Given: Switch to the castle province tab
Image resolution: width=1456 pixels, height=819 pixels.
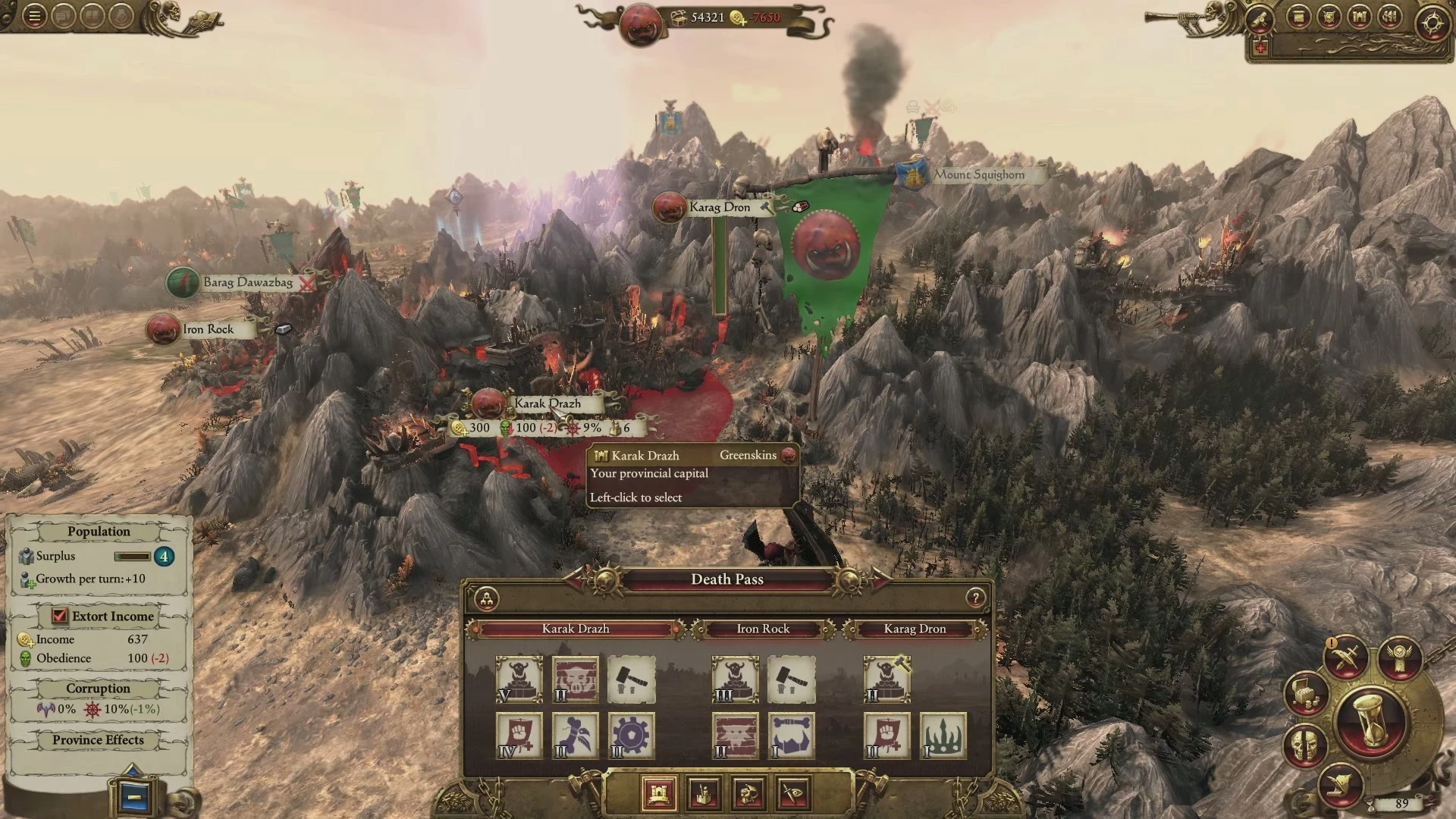Looking at the screenshot, I should pyautogui.click(x=658, y=793).
